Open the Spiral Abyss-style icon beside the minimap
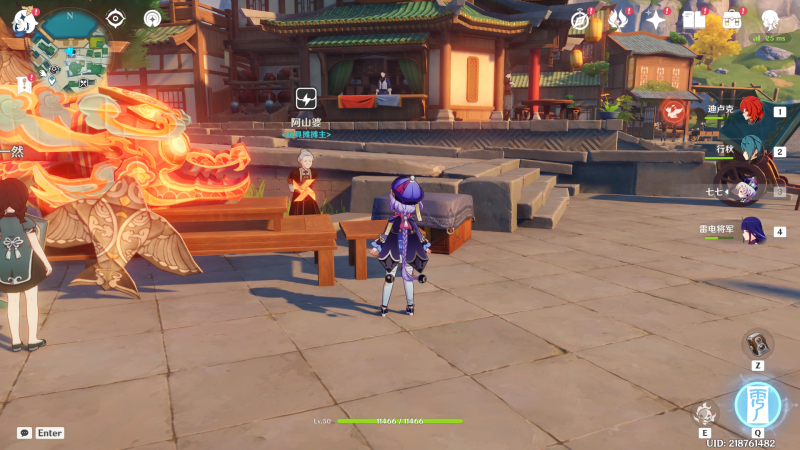 pos(153,18)
